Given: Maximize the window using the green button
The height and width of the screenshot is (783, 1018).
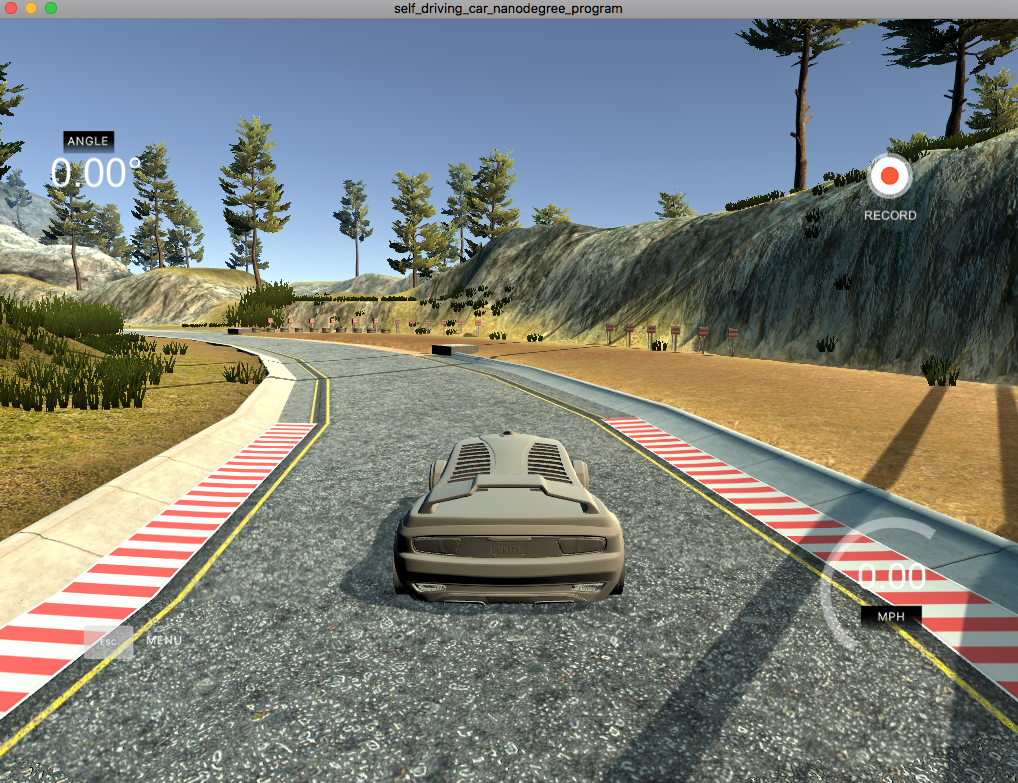Looking at the screenshot, I should coord(51,8).
